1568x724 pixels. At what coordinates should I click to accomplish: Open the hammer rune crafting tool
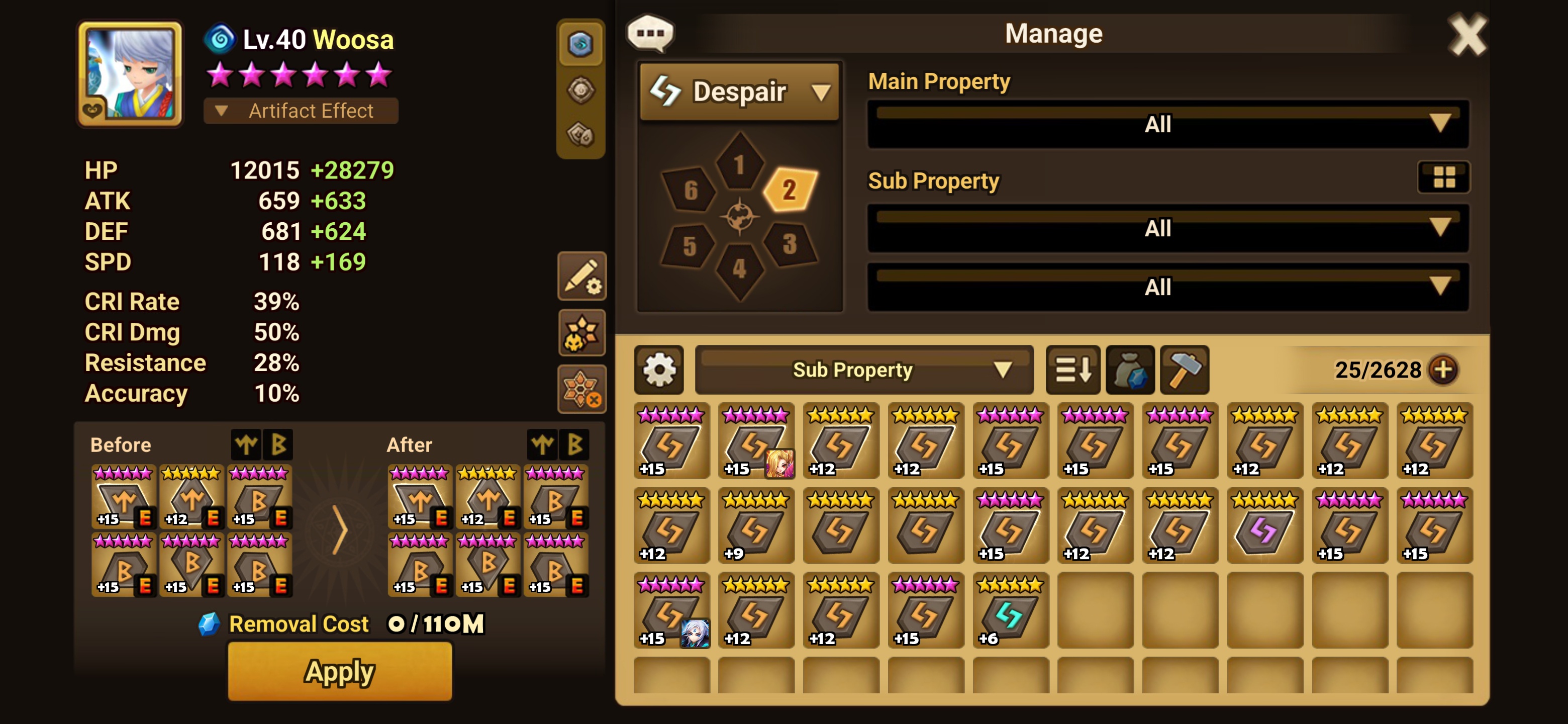(1184, 370)
